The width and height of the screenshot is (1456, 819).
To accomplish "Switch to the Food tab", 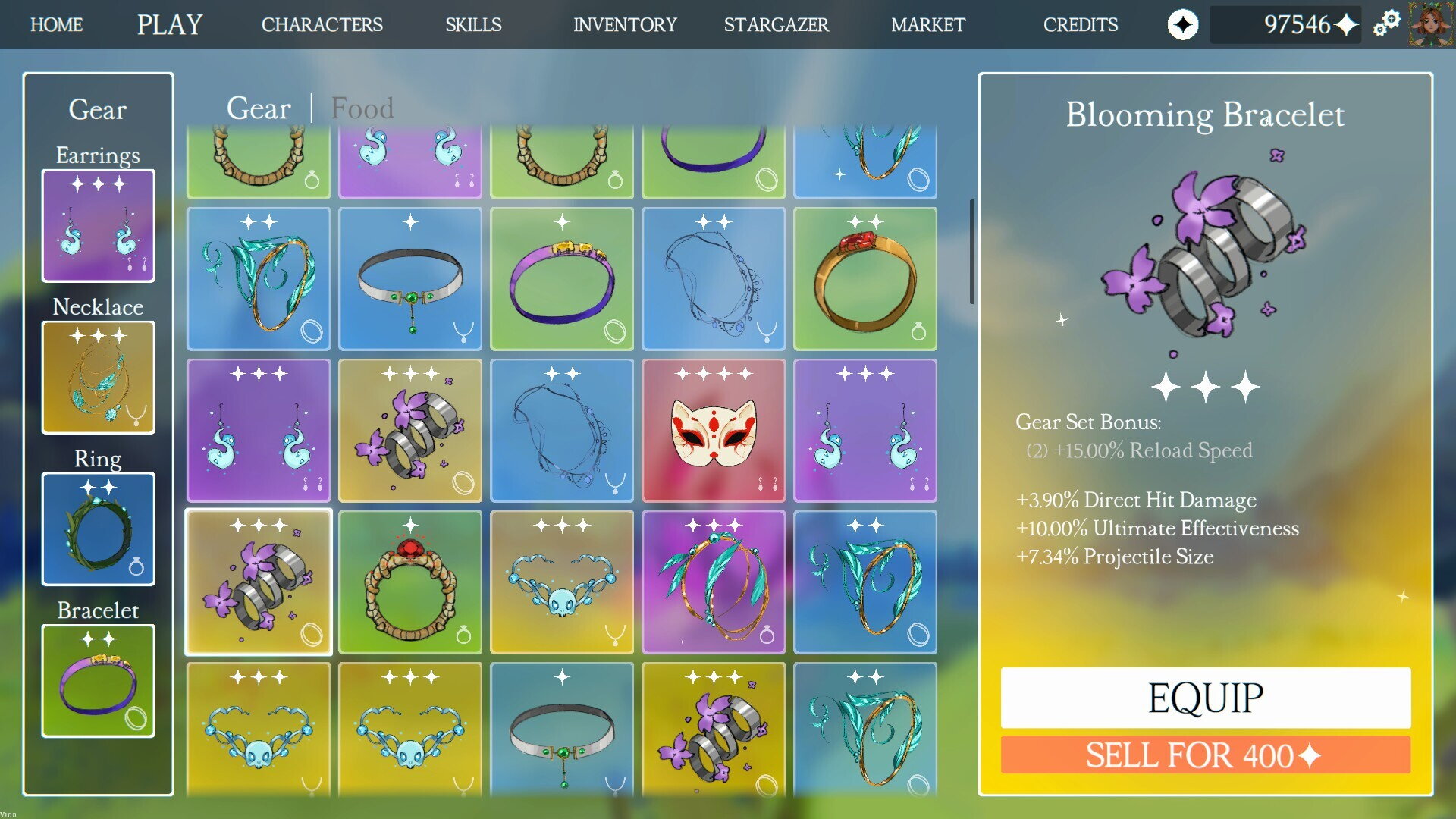I will [x=362, y=108].
